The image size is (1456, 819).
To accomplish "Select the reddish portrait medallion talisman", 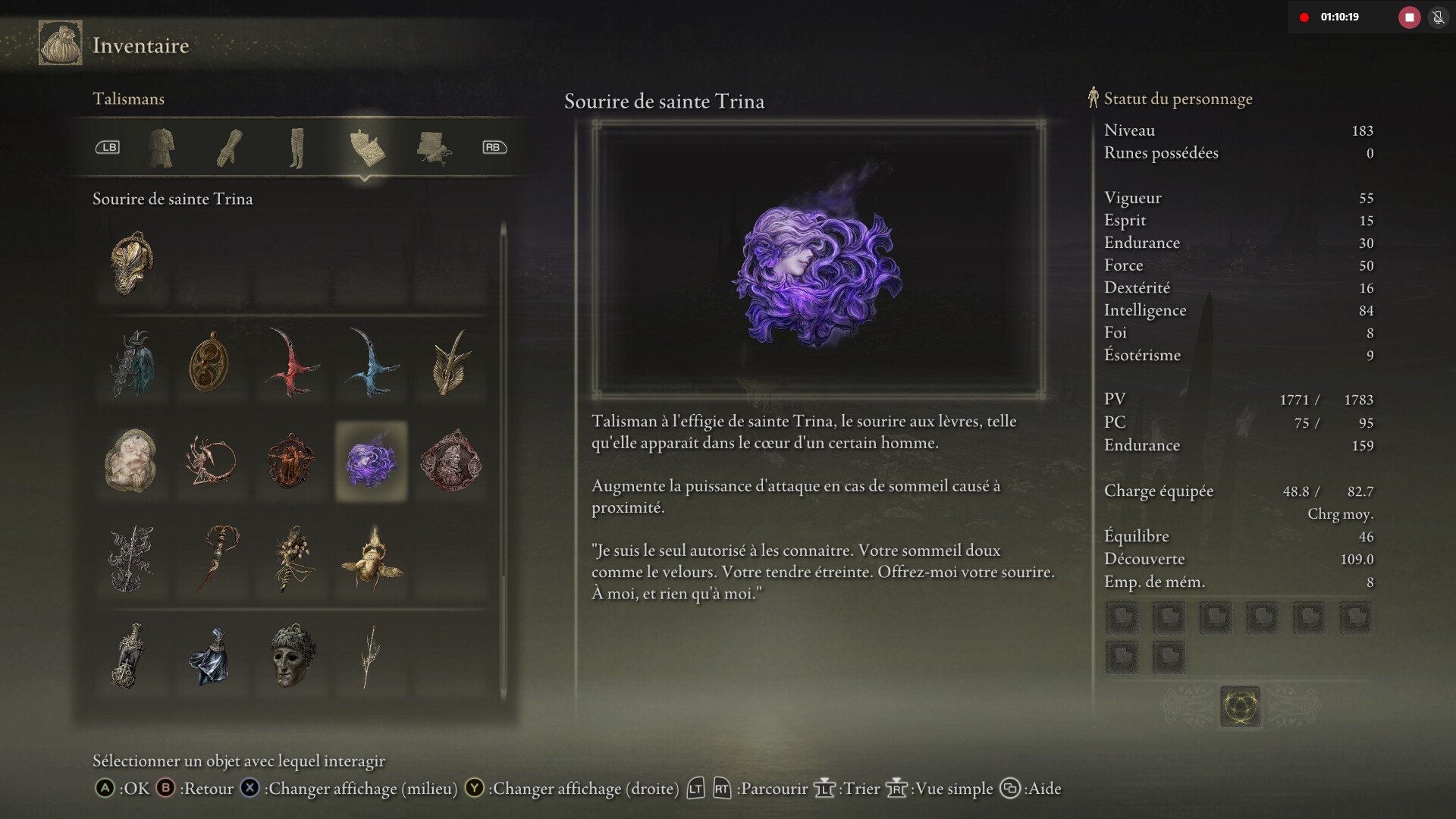I will pos(451,460).
